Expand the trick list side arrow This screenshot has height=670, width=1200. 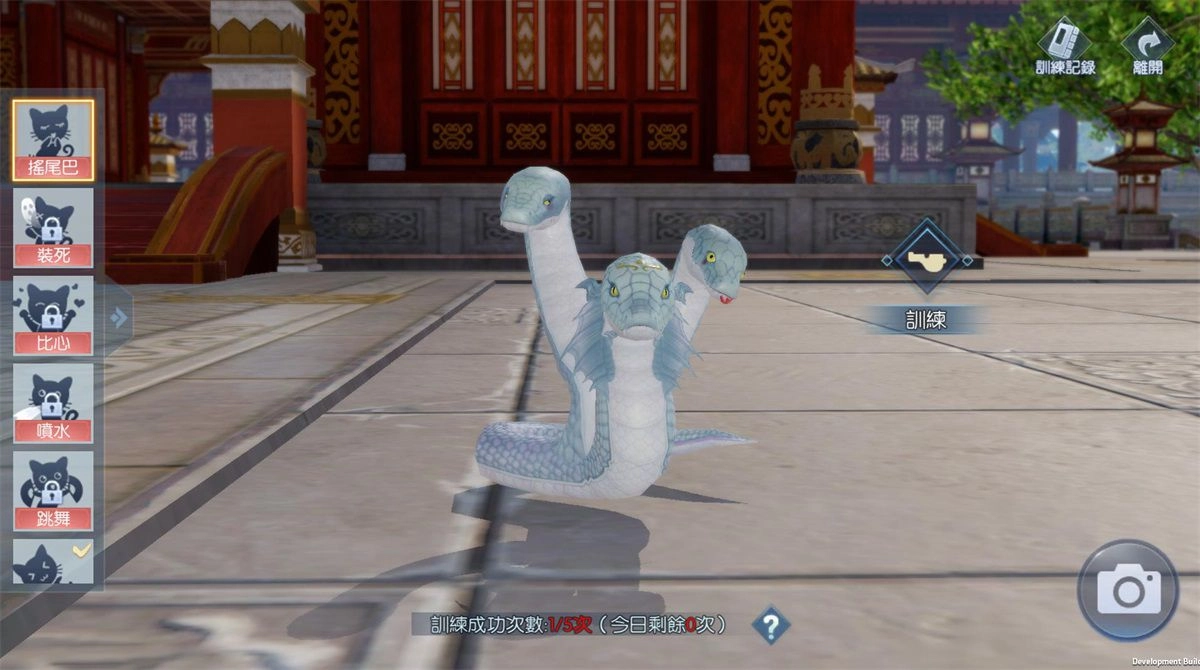(119, 317)
